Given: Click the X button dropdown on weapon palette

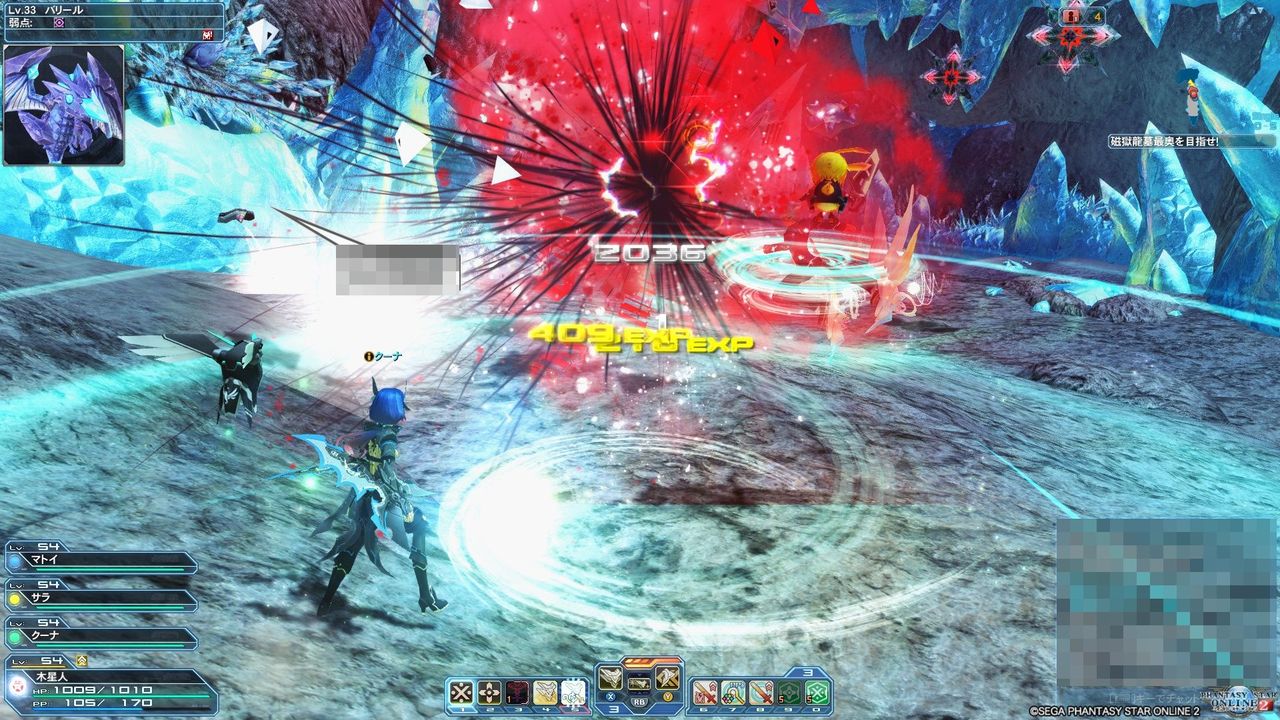Looking at the screenshot, I should pos(609,697).
